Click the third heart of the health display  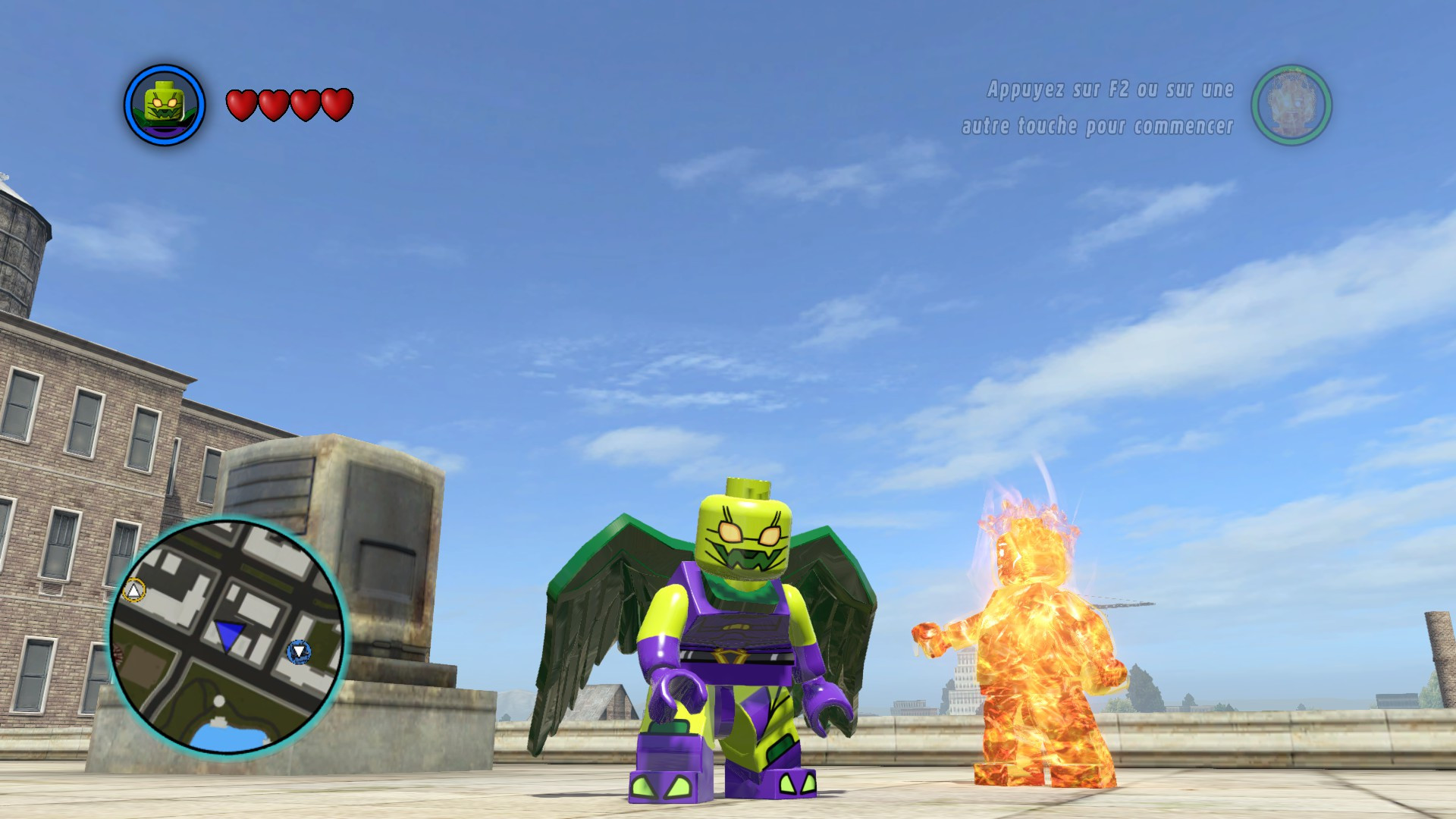click(x=303, y=104)
